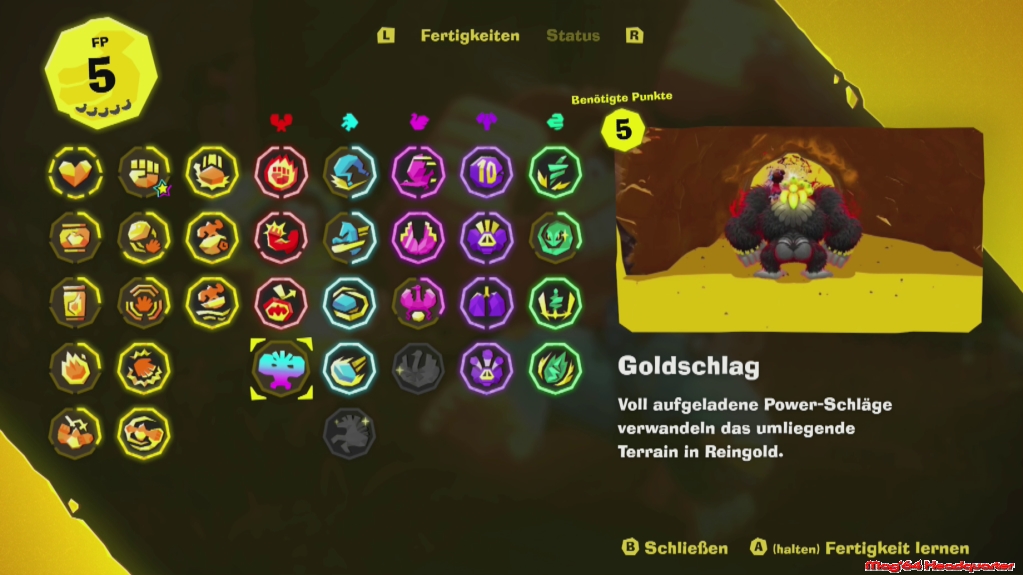Select the yellow flame skill icon
Image resolution: width=1023 pixels, height=575 pixels.
click(x=75, y=368)
